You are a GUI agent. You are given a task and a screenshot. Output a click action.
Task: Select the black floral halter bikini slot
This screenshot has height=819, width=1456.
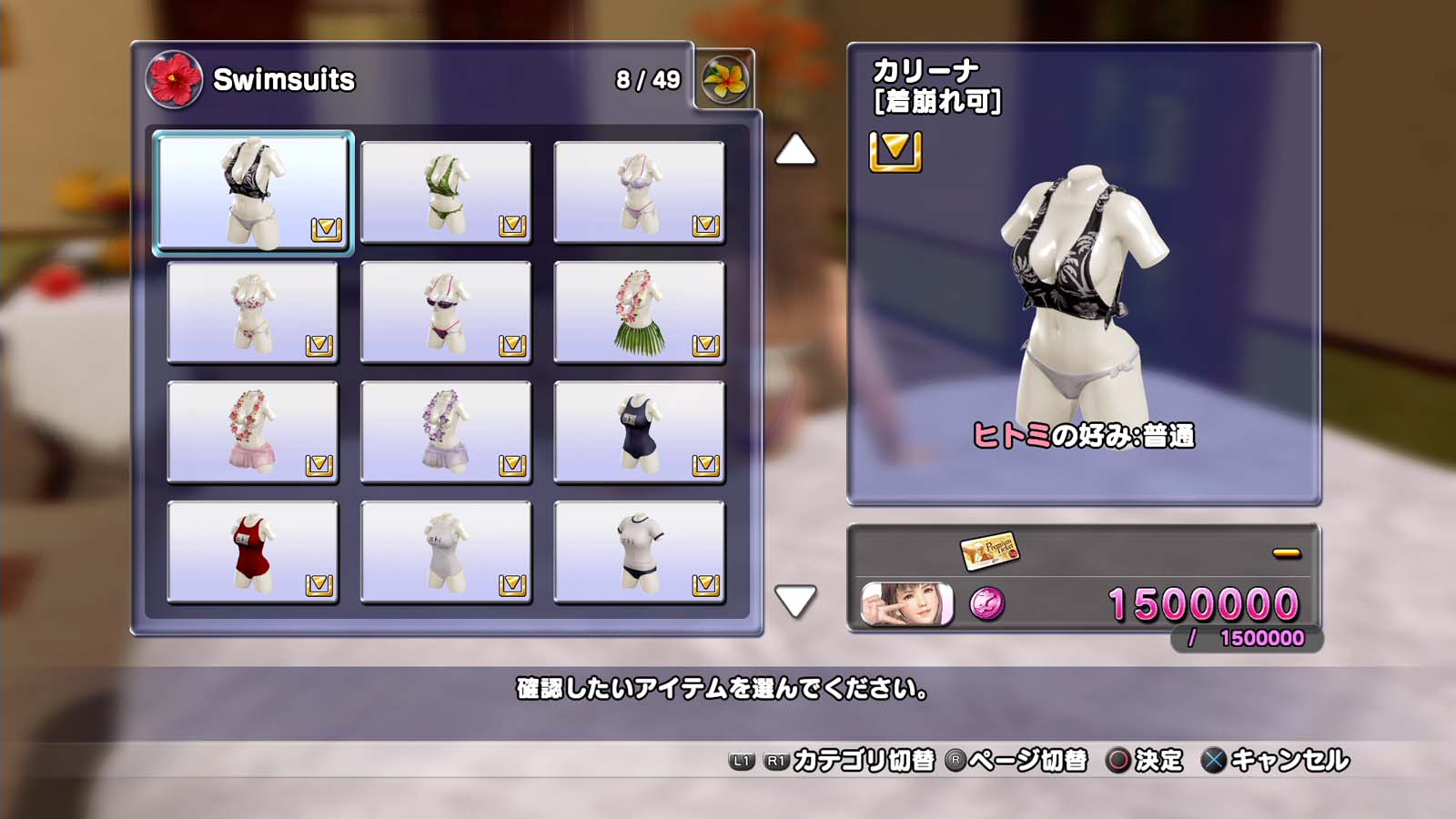[253, 192]
